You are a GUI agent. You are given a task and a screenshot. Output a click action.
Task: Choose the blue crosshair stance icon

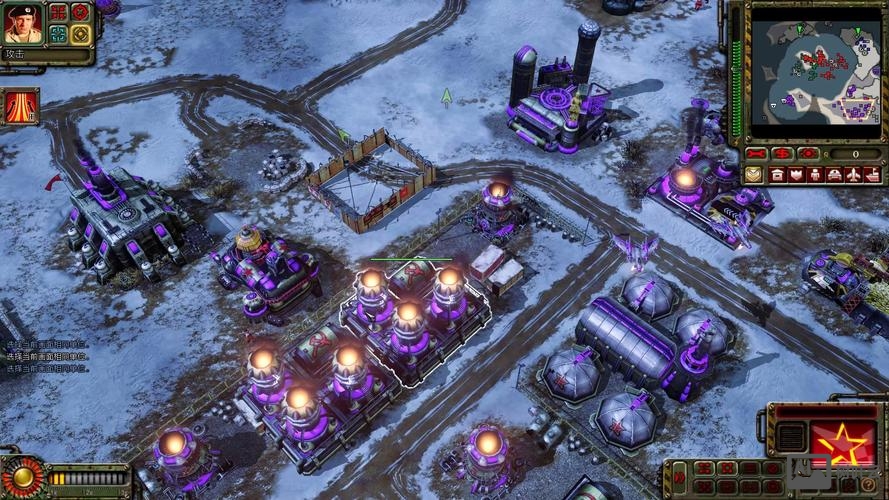coord(58,34)
